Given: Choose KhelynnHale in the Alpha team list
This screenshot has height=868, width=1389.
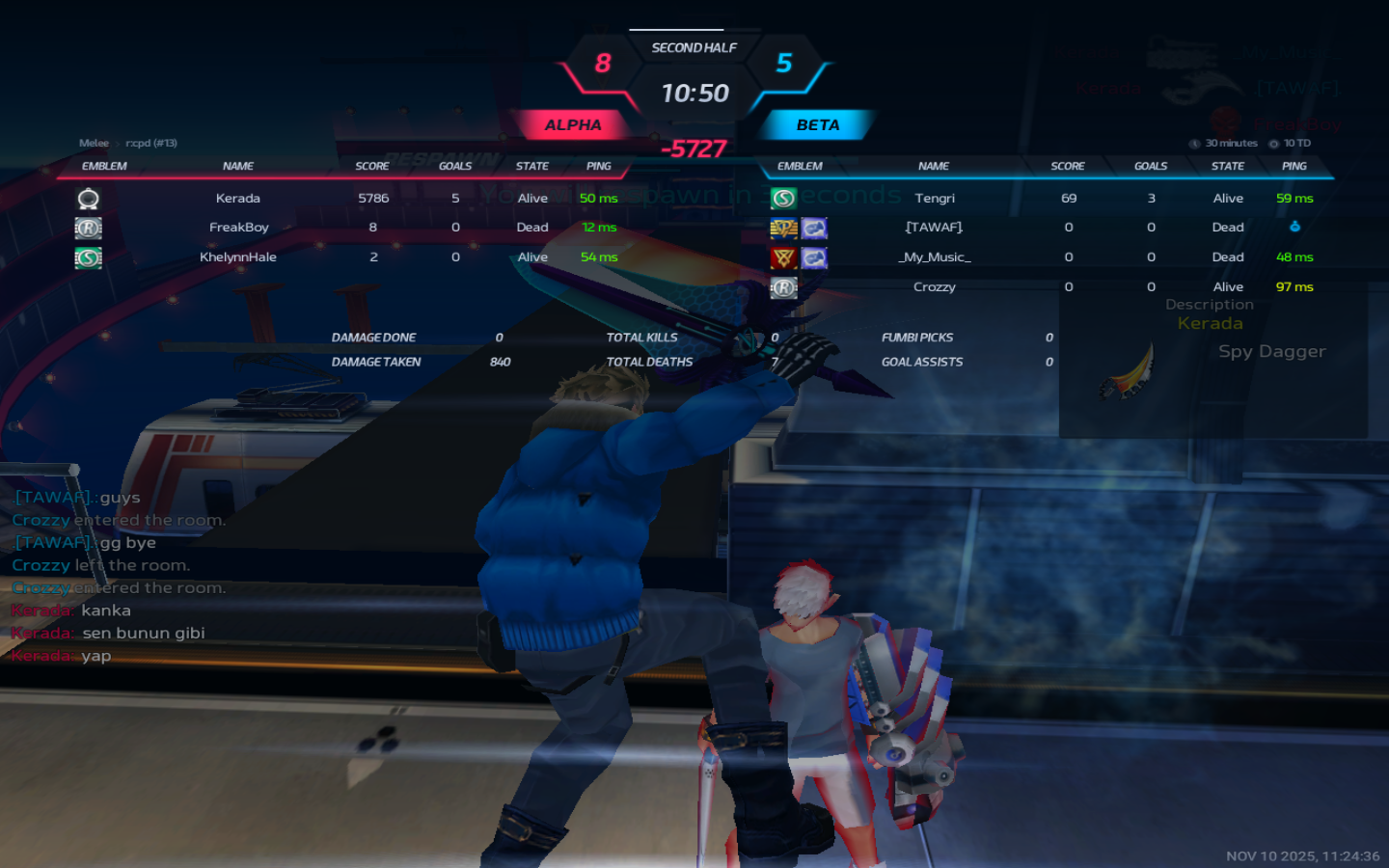Looking at the screenshot, I should pos(238,258).
